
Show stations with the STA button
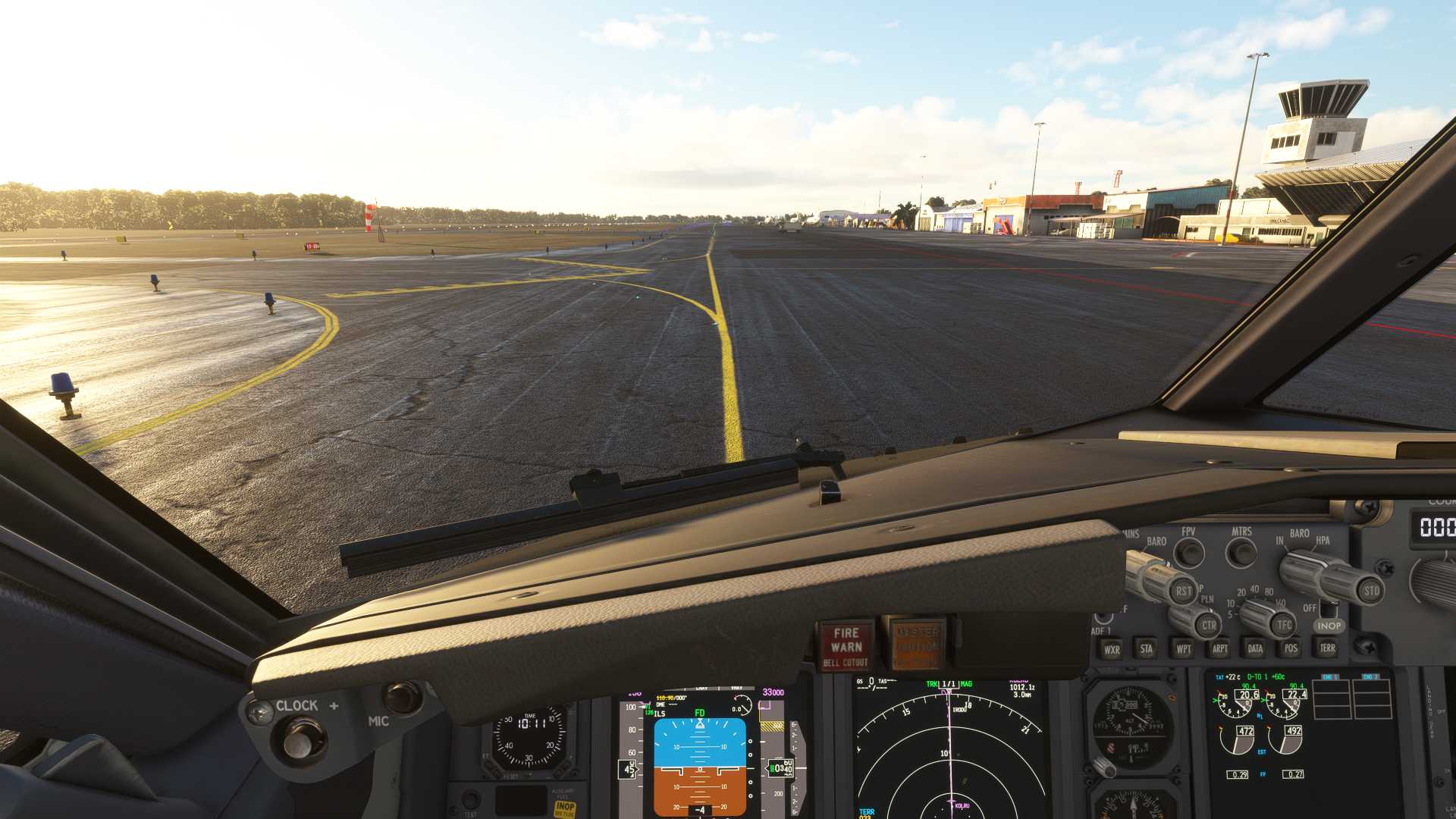click(1147, 648)
